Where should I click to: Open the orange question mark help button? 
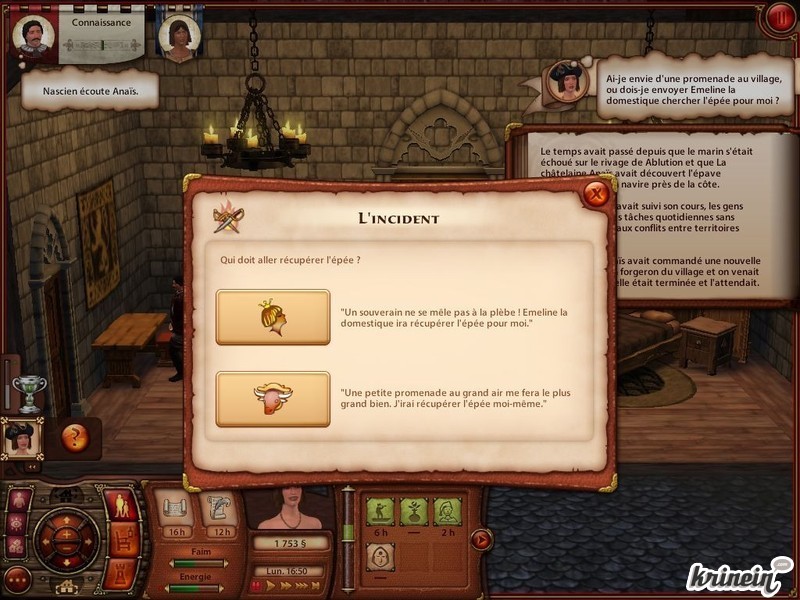click(x=74, y=436)
